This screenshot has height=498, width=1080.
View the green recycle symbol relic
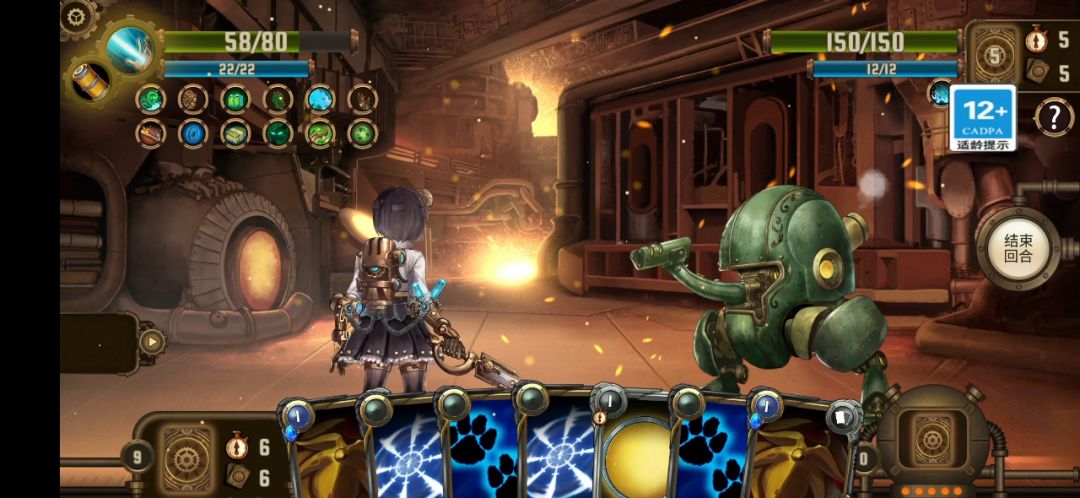coord(362,132)
